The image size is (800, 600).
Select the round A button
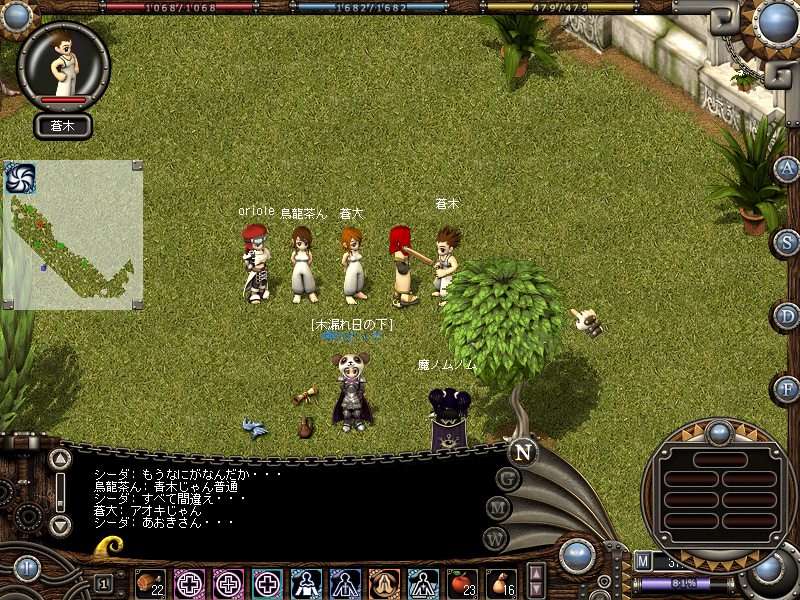pos(788,168)
